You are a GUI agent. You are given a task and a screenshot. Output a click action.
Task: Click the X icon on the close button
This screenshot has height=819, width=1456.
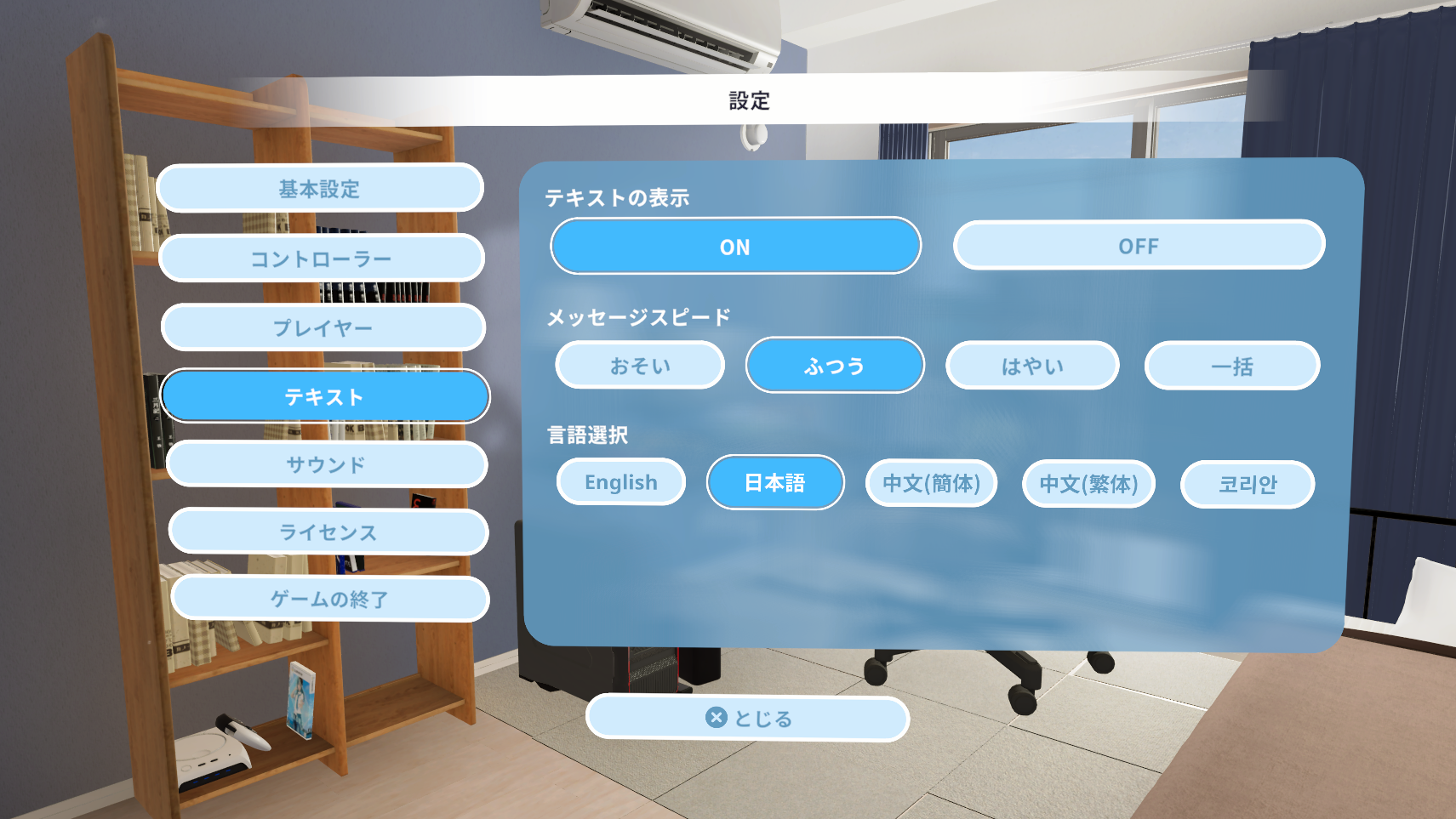(716, 717)
